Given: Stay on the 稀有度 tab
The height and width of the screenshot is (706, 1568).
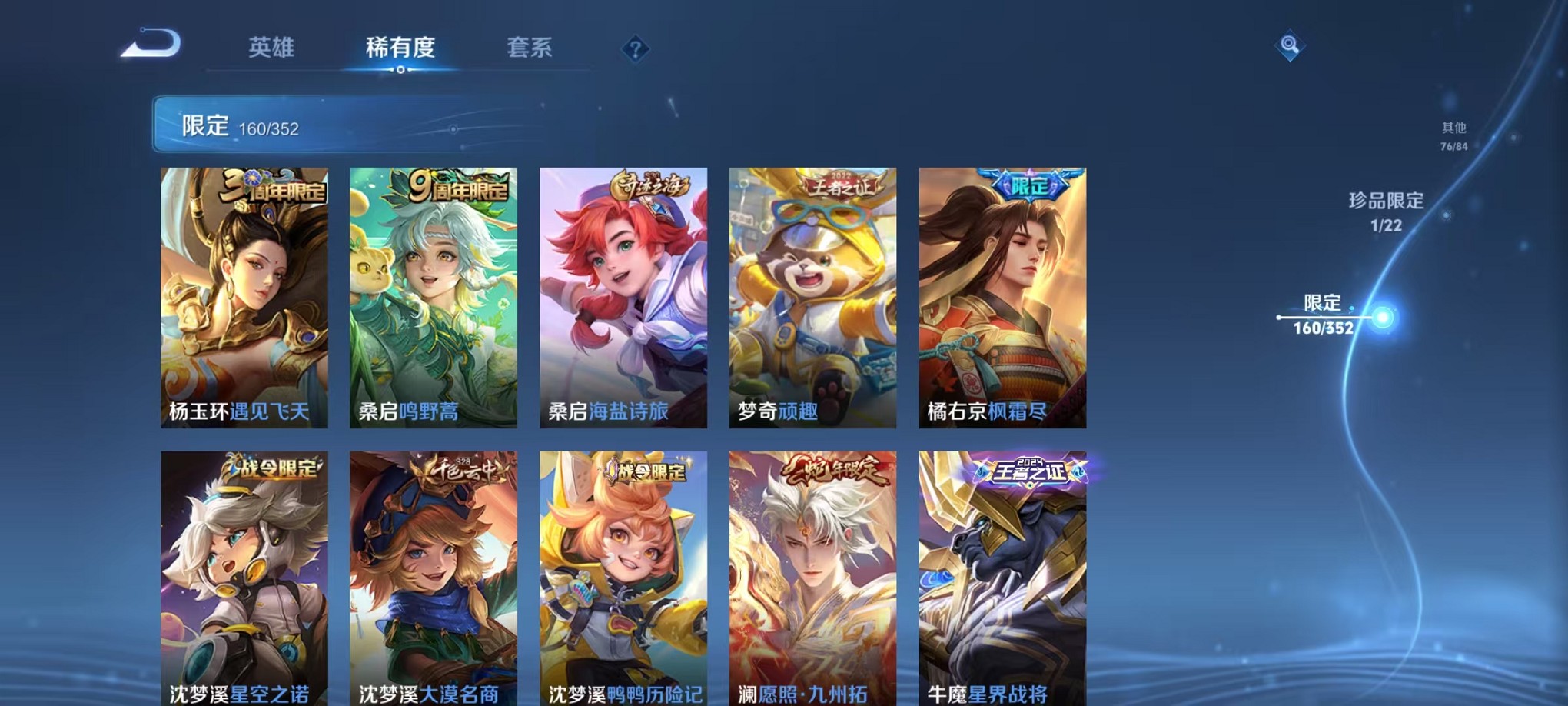Looking at the screenshot, I should pos(400,48).
